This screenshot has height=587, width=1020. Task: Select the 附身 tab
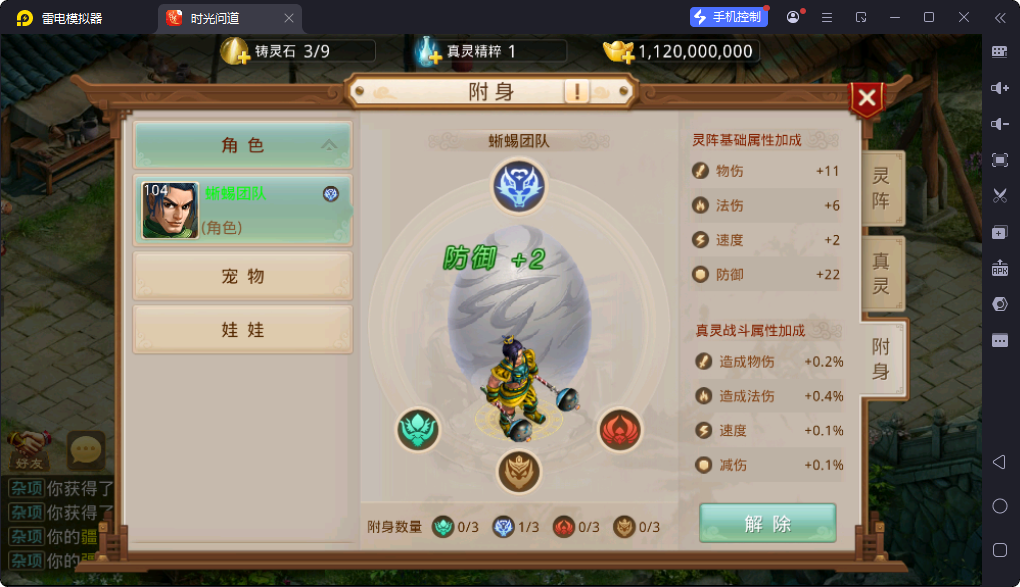point(882,359)
